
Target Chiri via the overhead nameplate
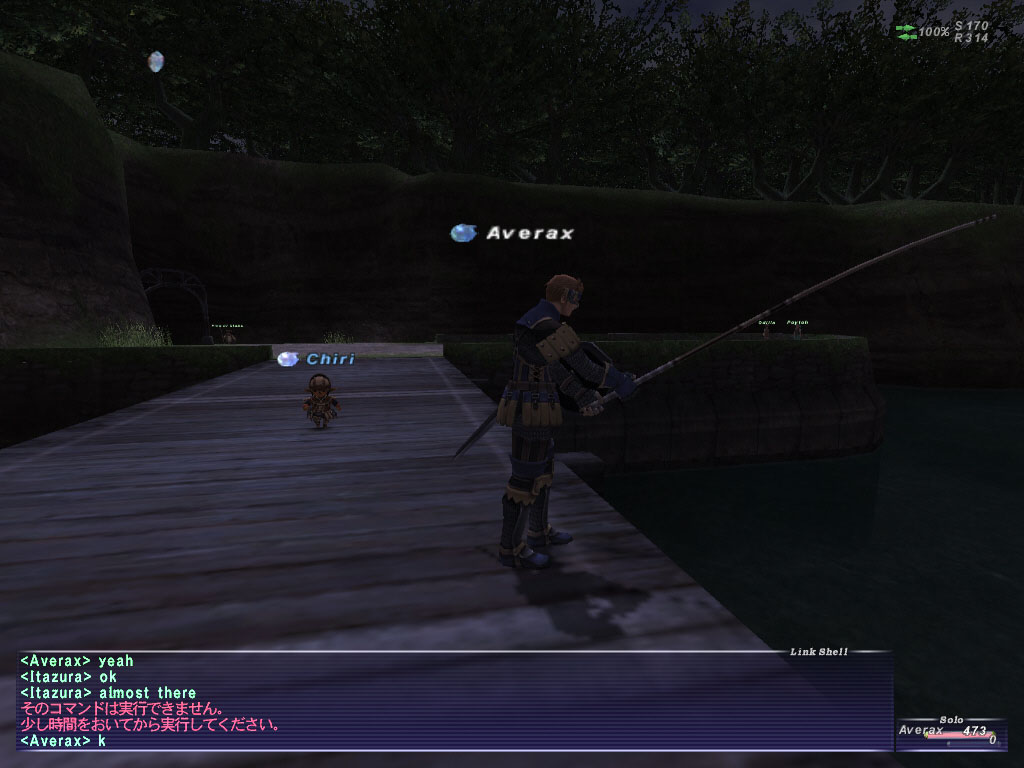pos(329,359)
